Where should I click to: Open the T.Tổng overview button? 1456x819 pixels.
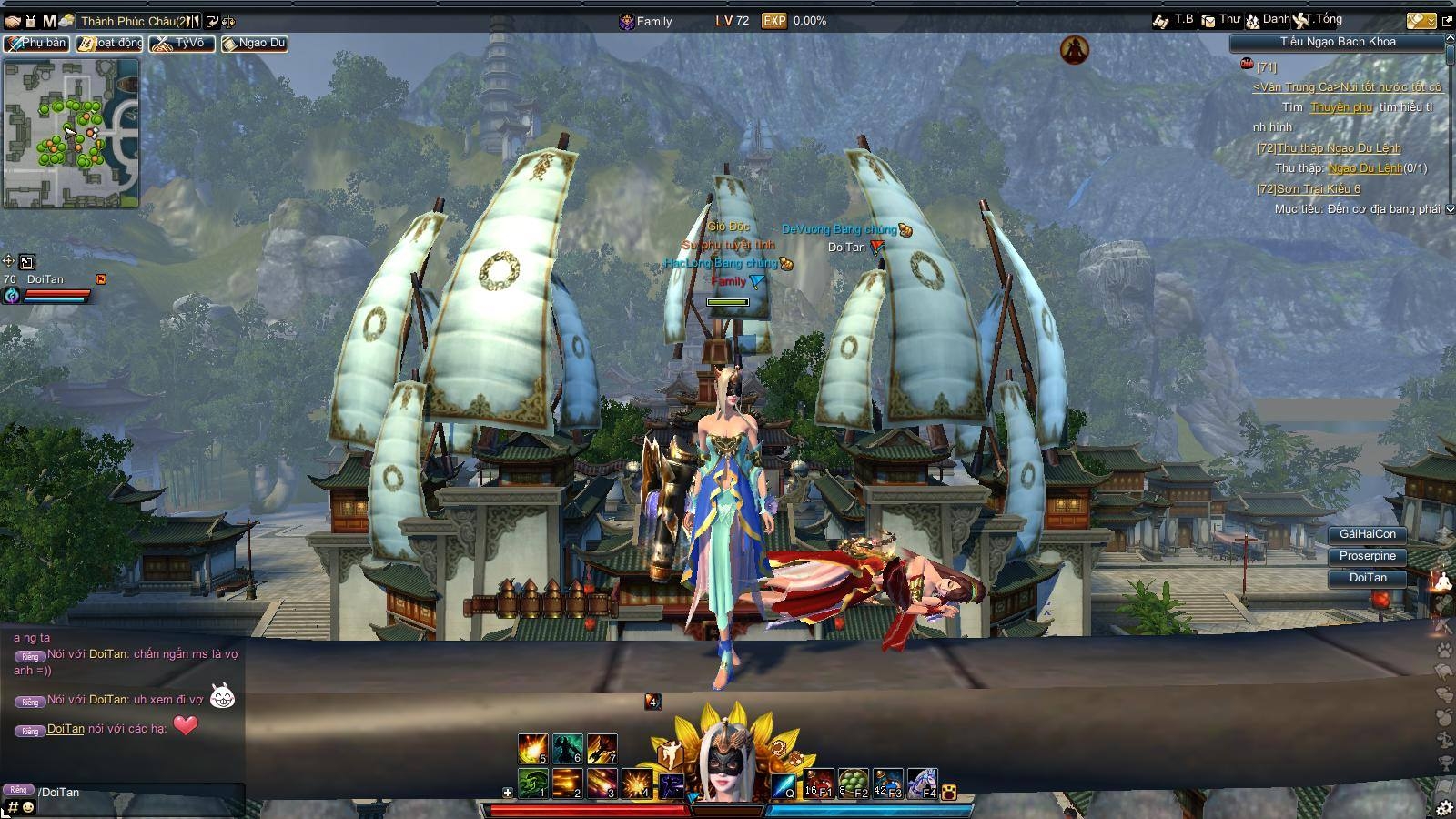click(x=1319, y=20)
